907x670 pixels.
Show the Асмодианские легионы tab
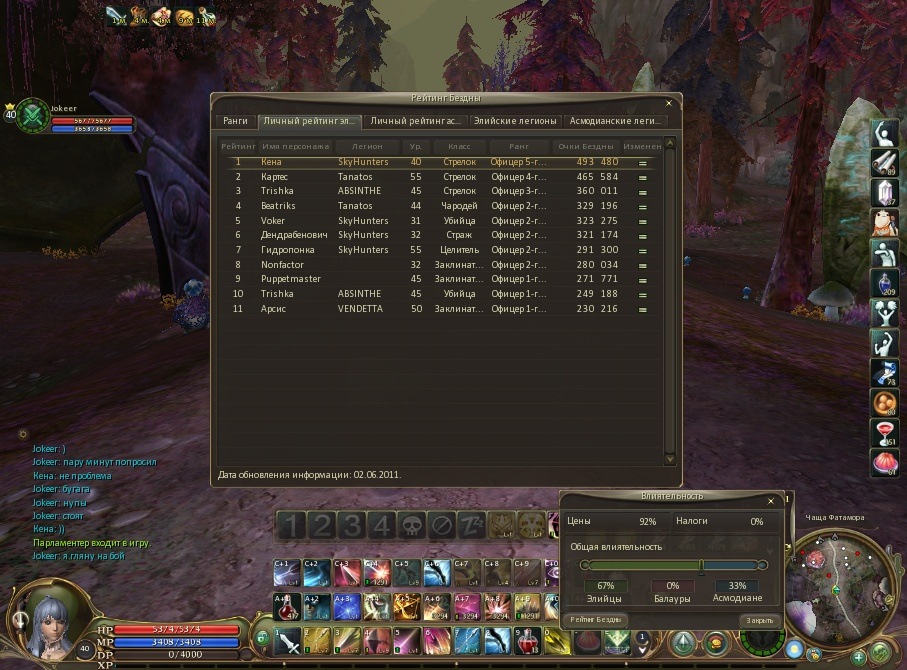pyautogui.click(x=615, y=121)
